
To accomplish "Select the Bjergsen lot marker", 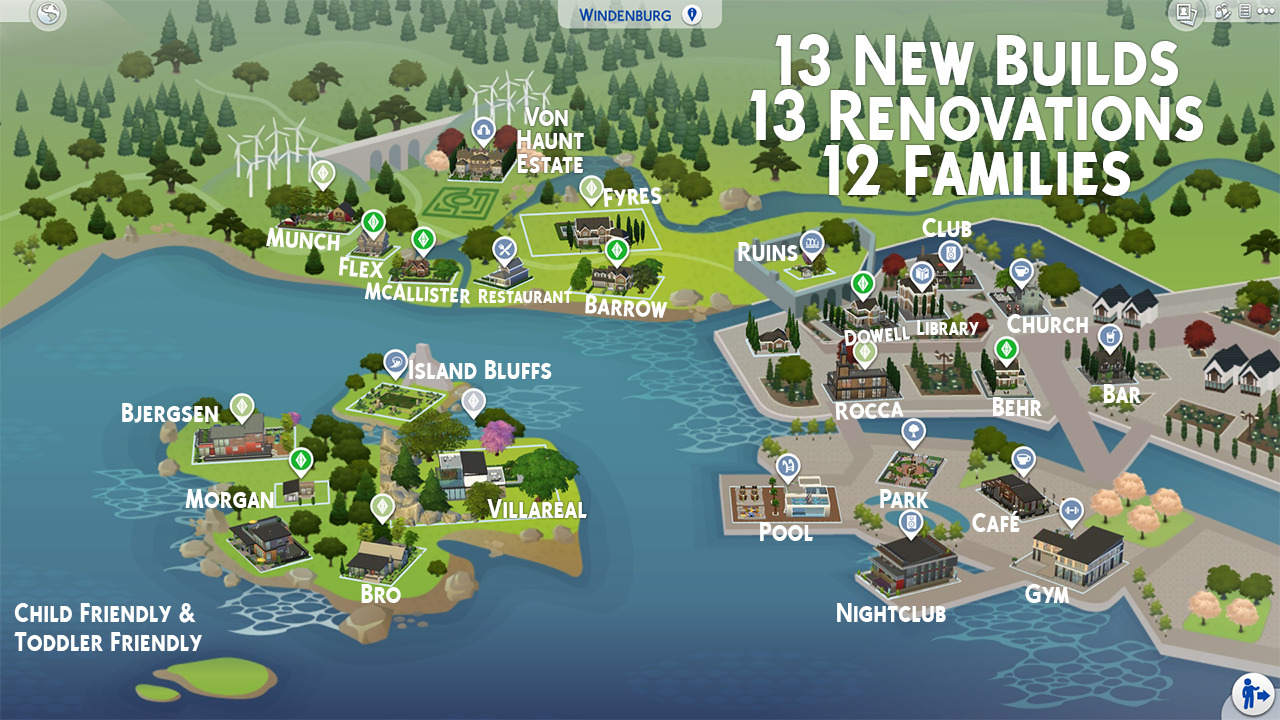I will pyautogui.click(x=241, y=405).
